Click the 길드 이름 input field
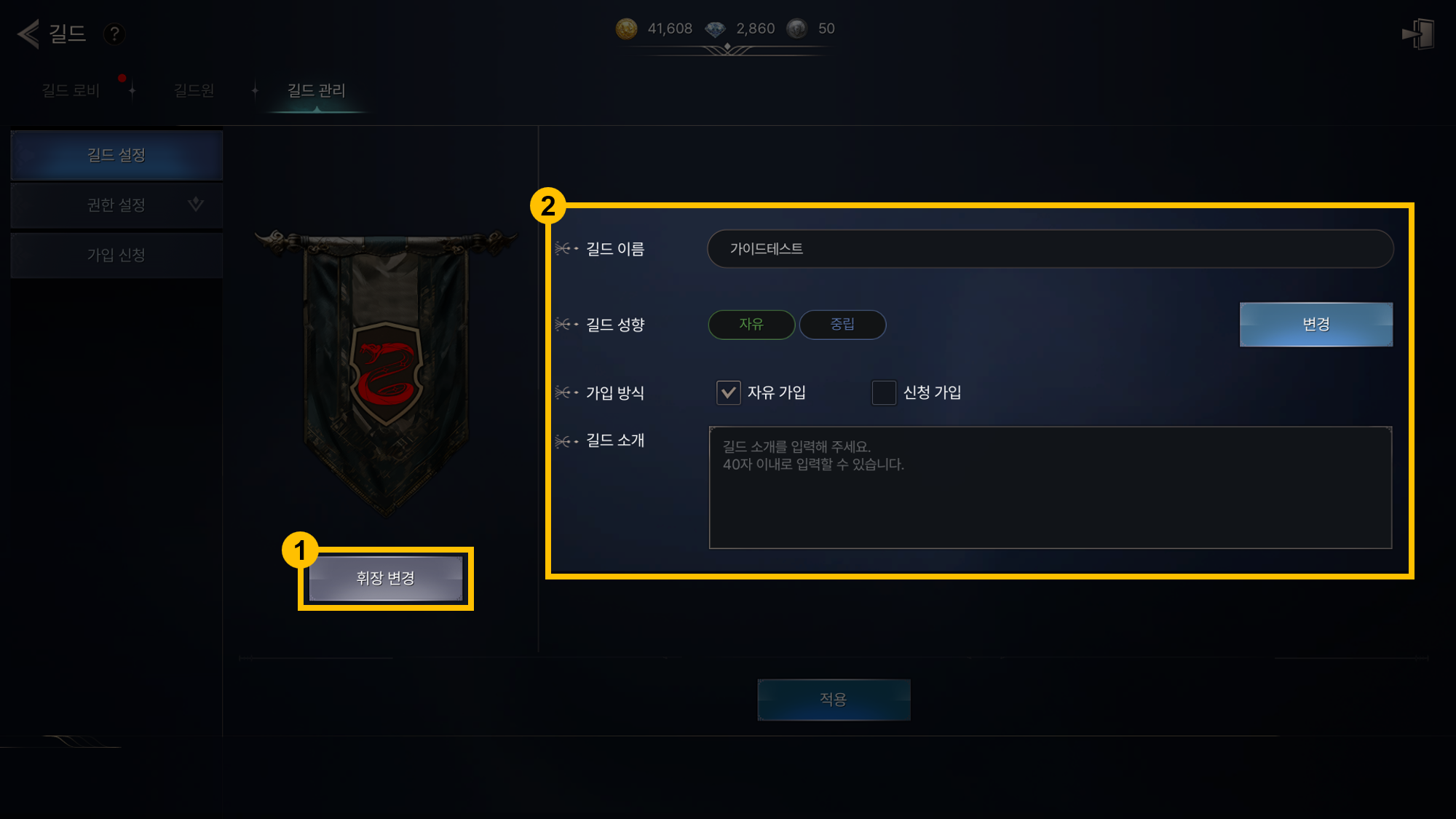1456x819 pixels. (1050, 249)
